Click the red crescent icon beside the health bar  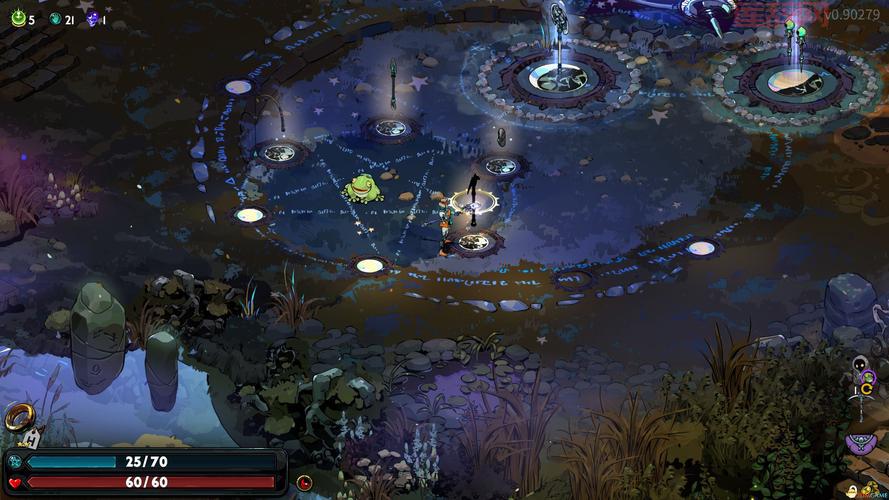tap(304, 482)
